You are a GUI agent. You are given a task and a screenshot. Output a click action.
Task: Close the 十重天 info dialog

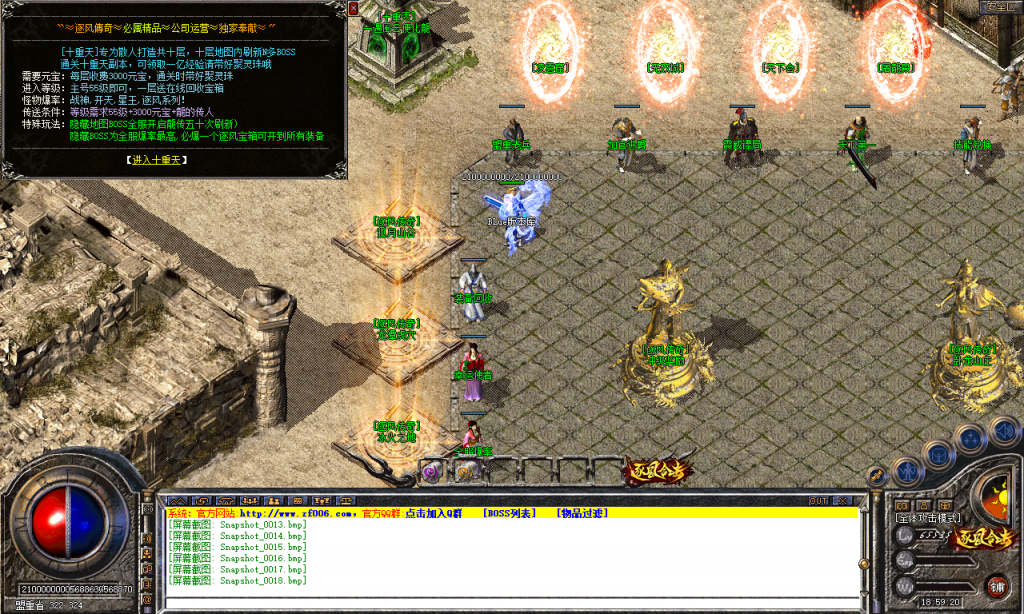click(x=353, y=8)
